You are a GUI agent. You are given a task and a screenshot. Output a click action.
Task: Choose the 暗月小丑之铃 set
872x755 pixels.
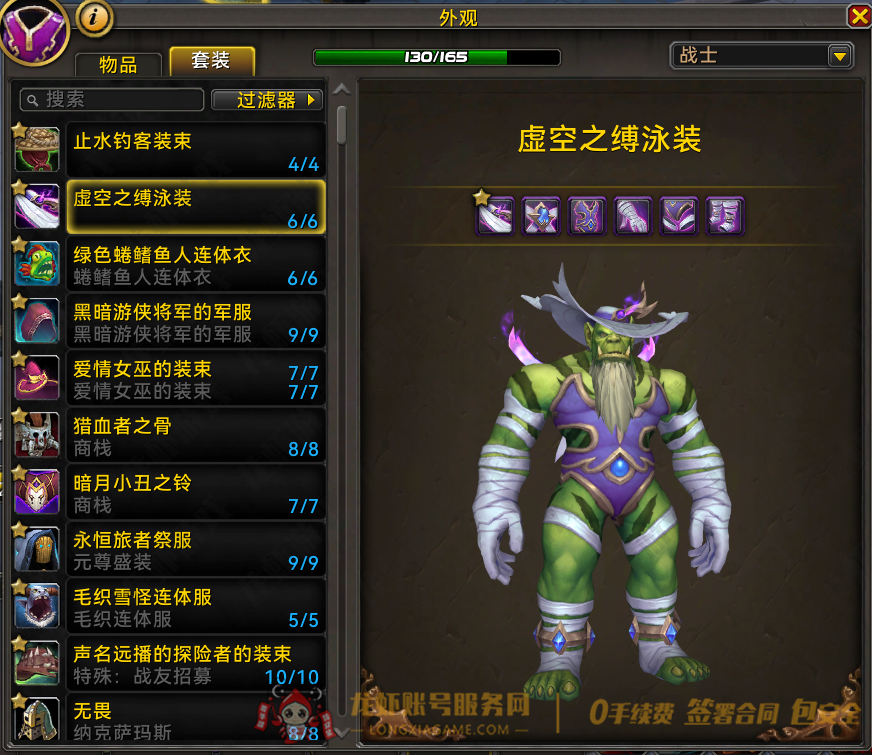pyautogui.click(x=195, y=492)
